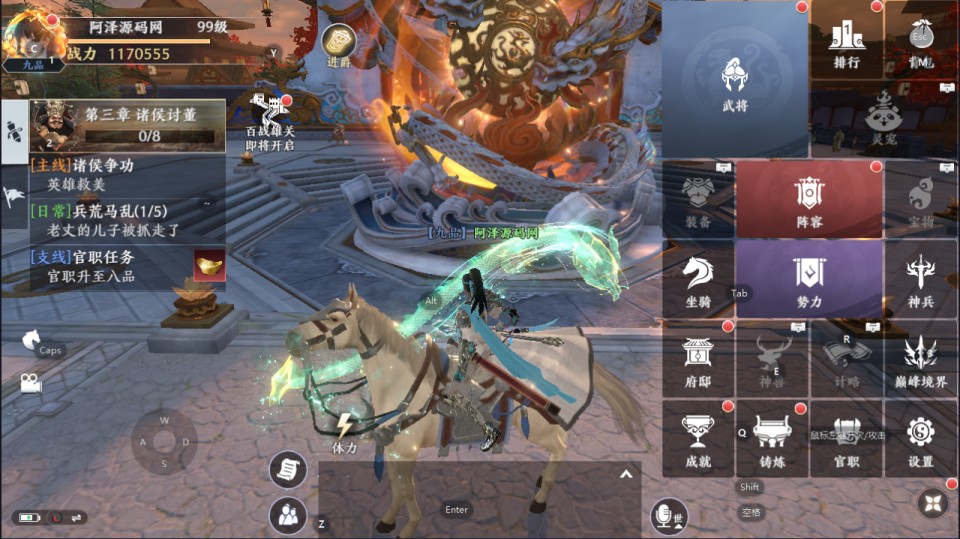Claim the gold ingot reward for 官职任务
The width and height of the screenshot is (960, 539).
(209, 266)
